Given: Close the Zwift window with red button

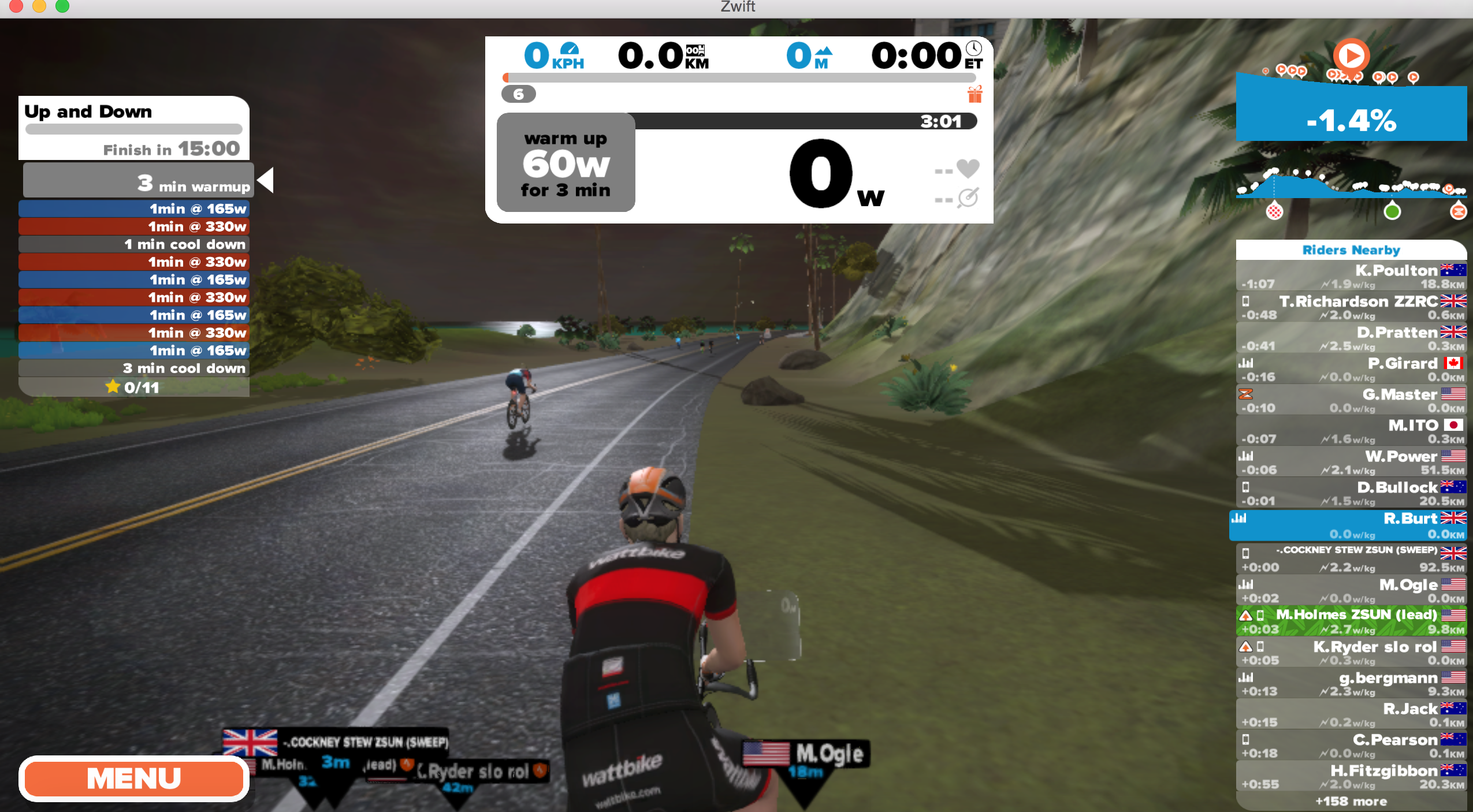Looking at the screenshot, I should (16, 6).
